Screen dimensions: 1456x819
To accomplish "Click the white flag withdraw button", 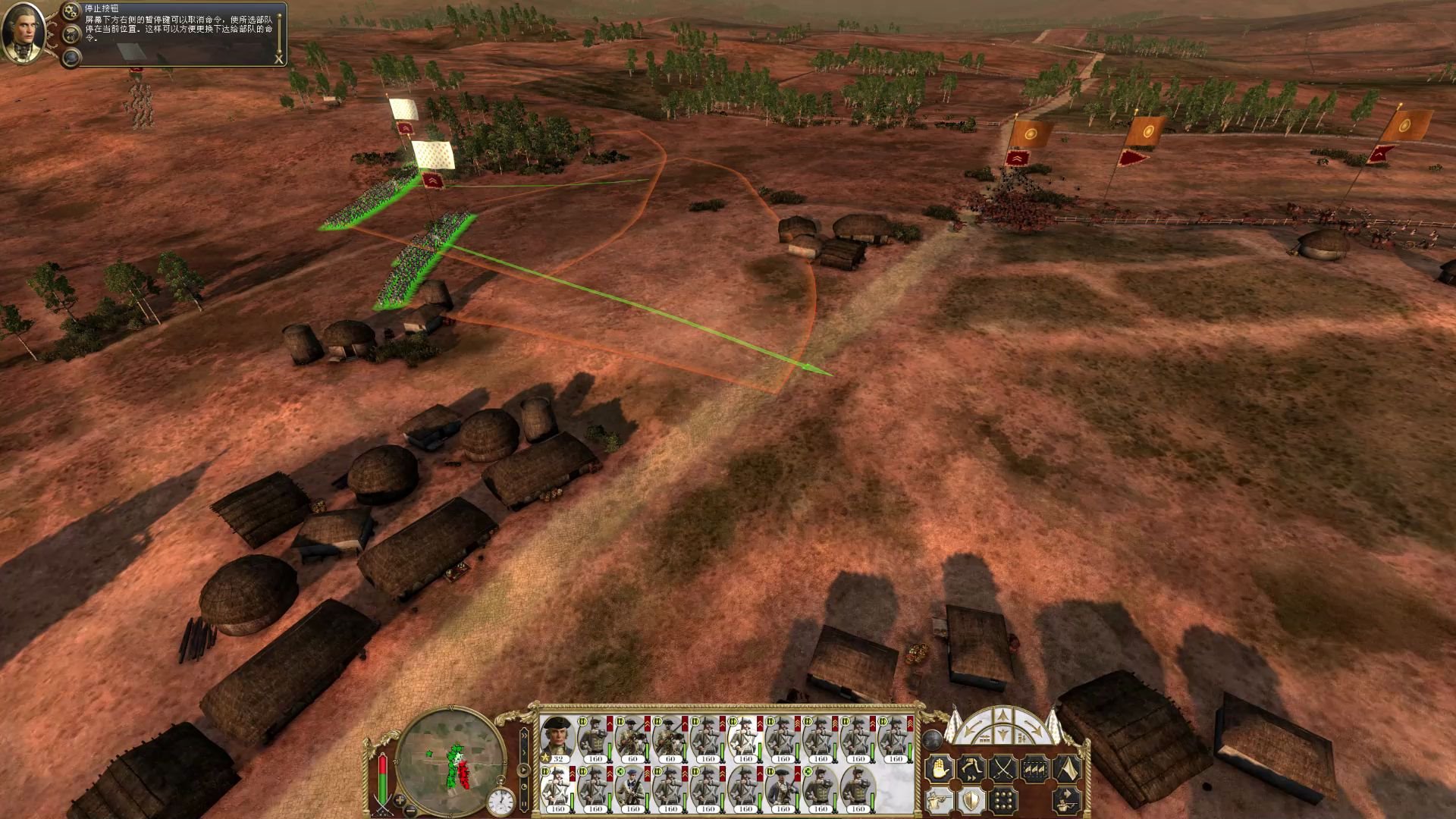I will 1067,769.
